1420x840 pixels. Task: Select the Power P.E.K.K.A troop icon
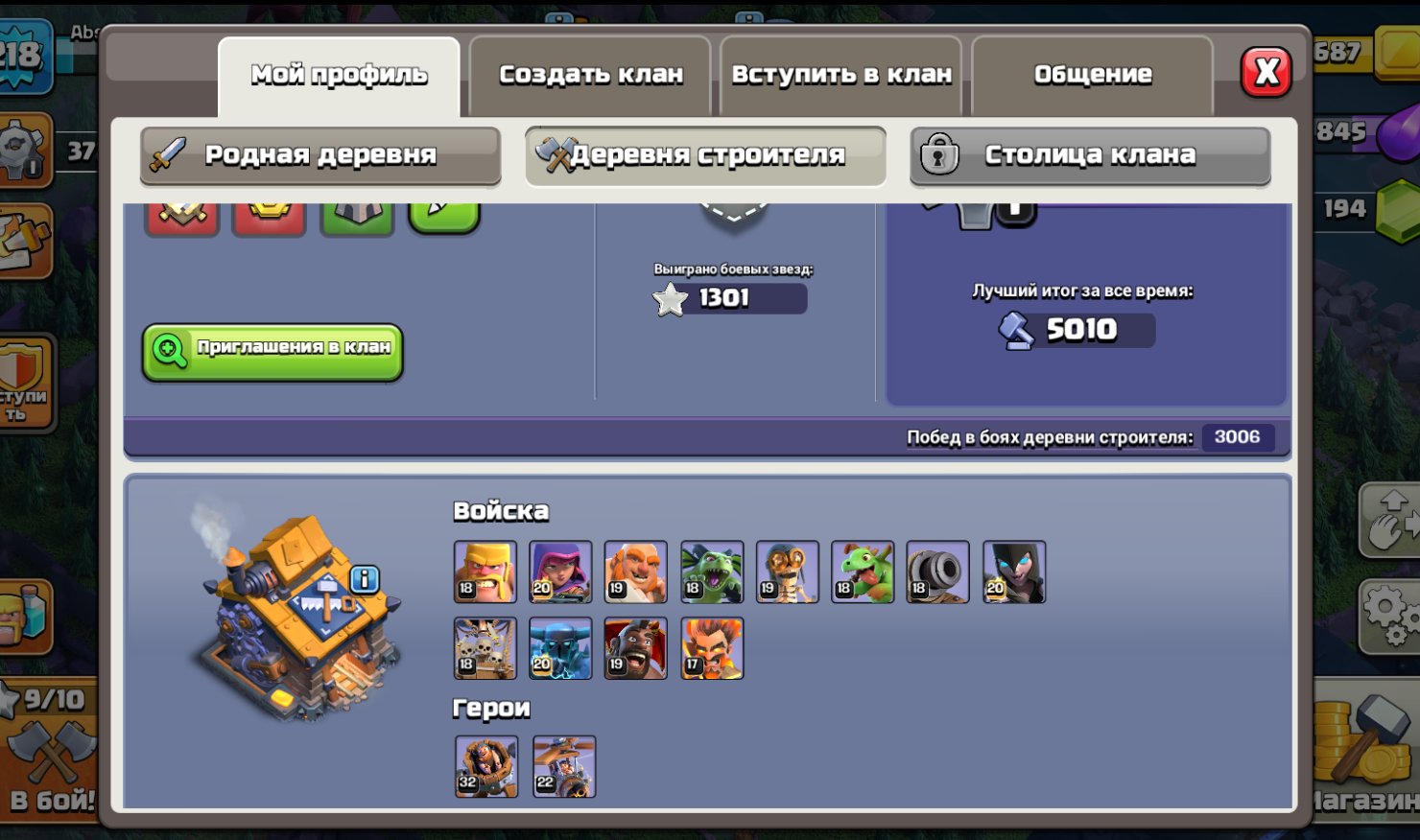point(559,649)
